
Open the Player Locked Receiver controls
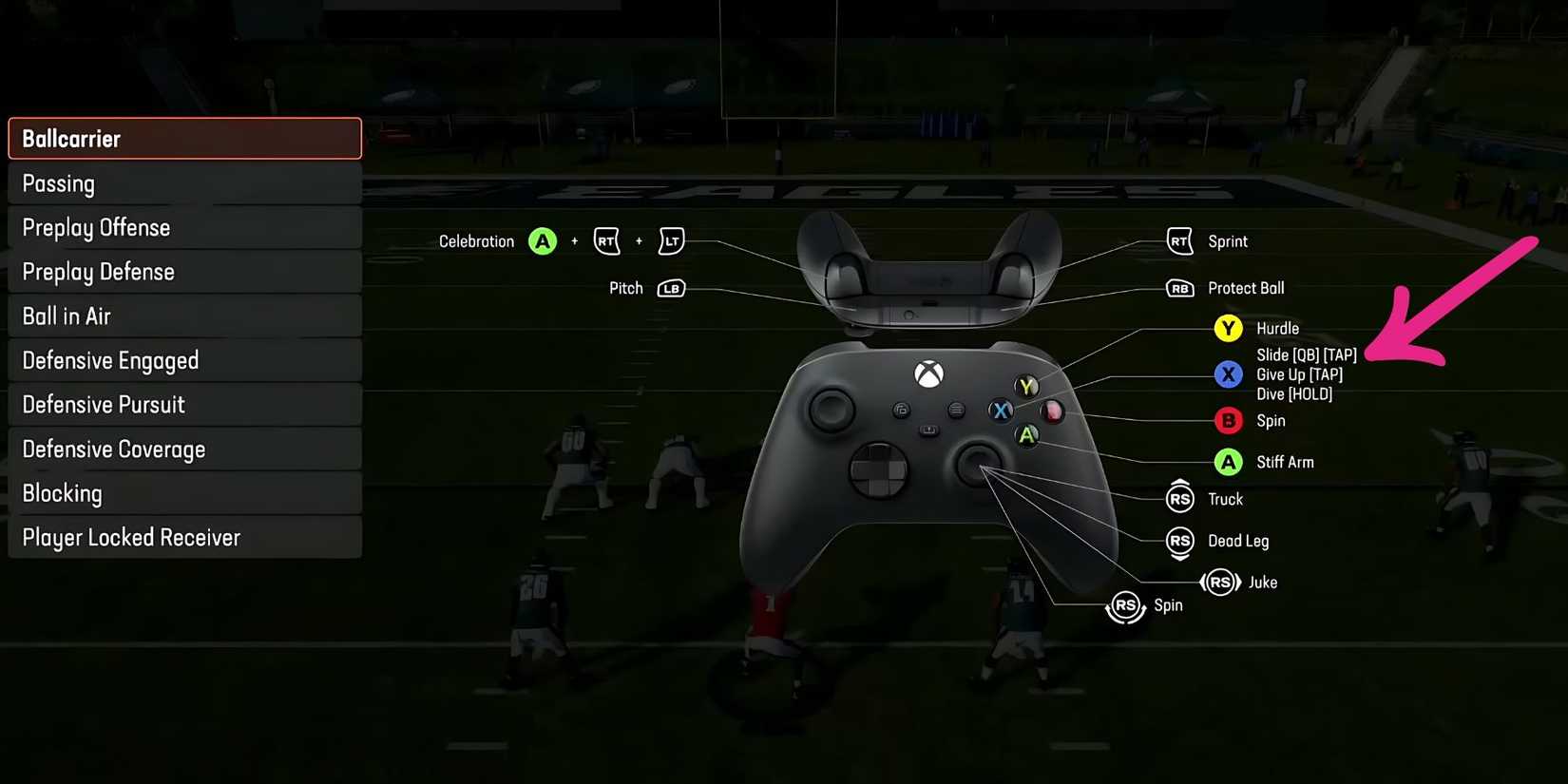pyautogui.click(x=184, y=537)
